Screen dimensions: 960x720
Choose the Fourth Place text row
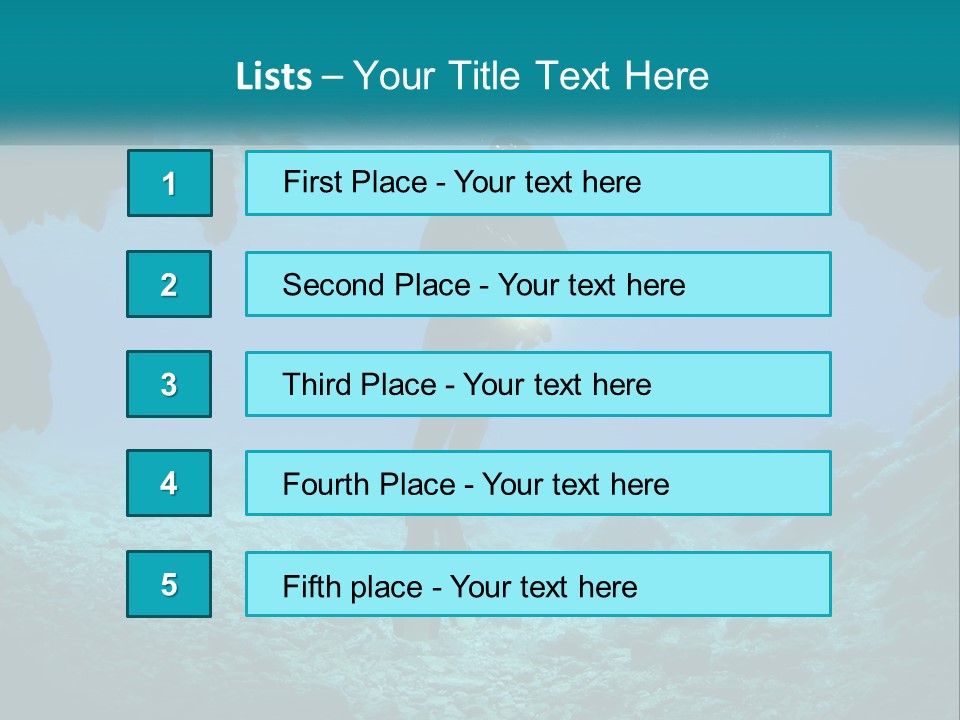538,483
